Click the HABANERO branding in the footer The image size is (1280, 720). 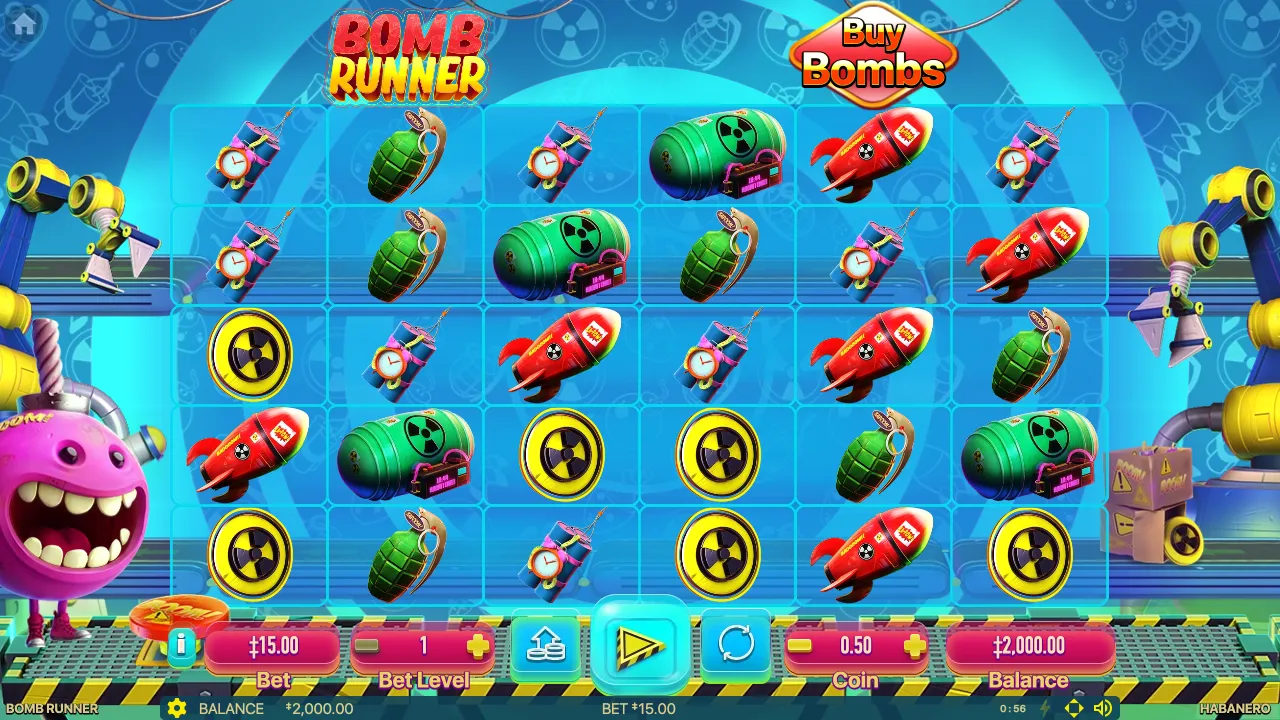(x=1234, y=708)
